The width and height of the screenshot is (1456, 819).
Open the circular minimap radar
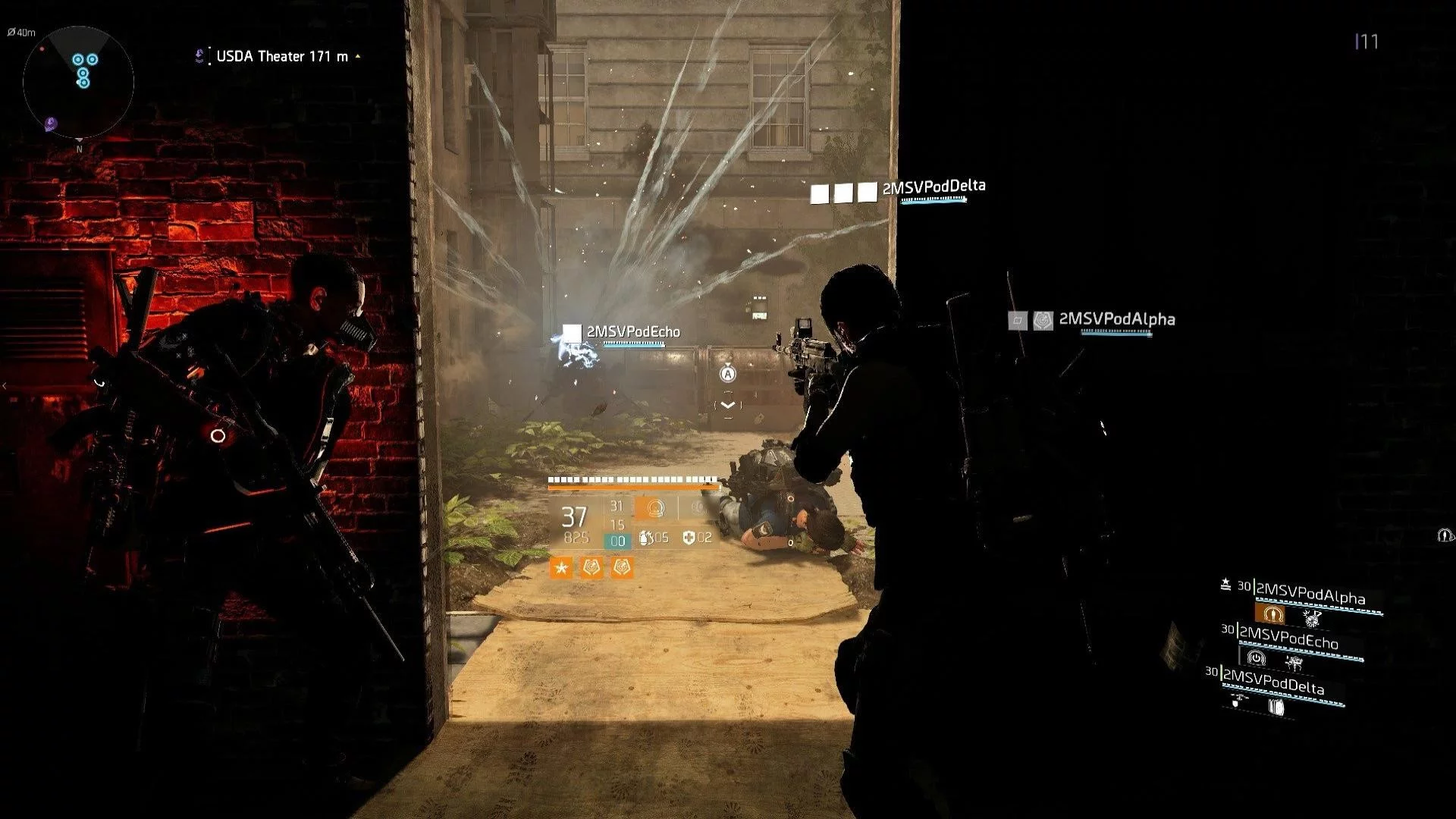pyautogui.click(x=78, y=82)
